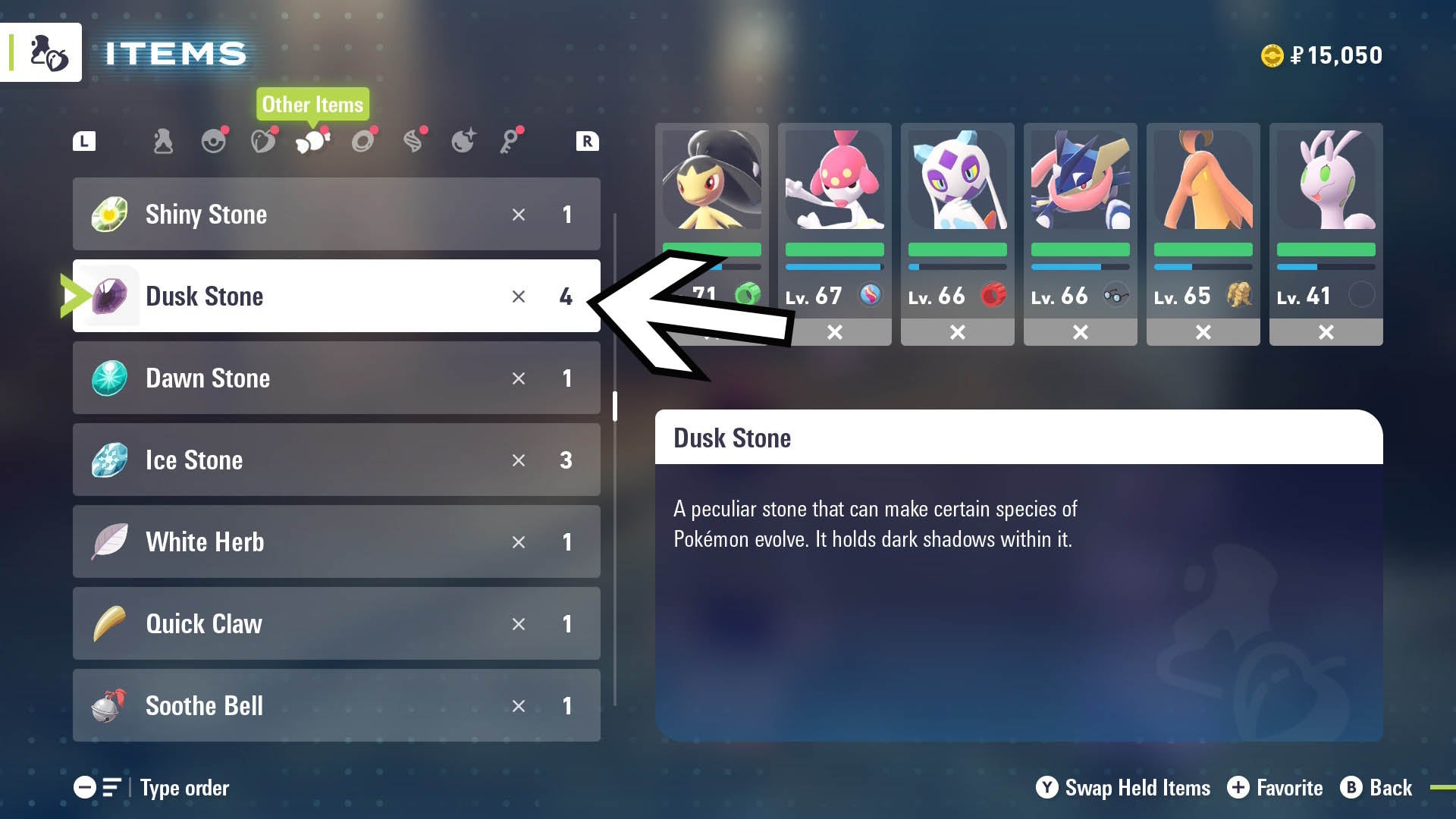Choose the Quick Claw entry
The width and height of the screenshot is (1456, 819).
336,623
